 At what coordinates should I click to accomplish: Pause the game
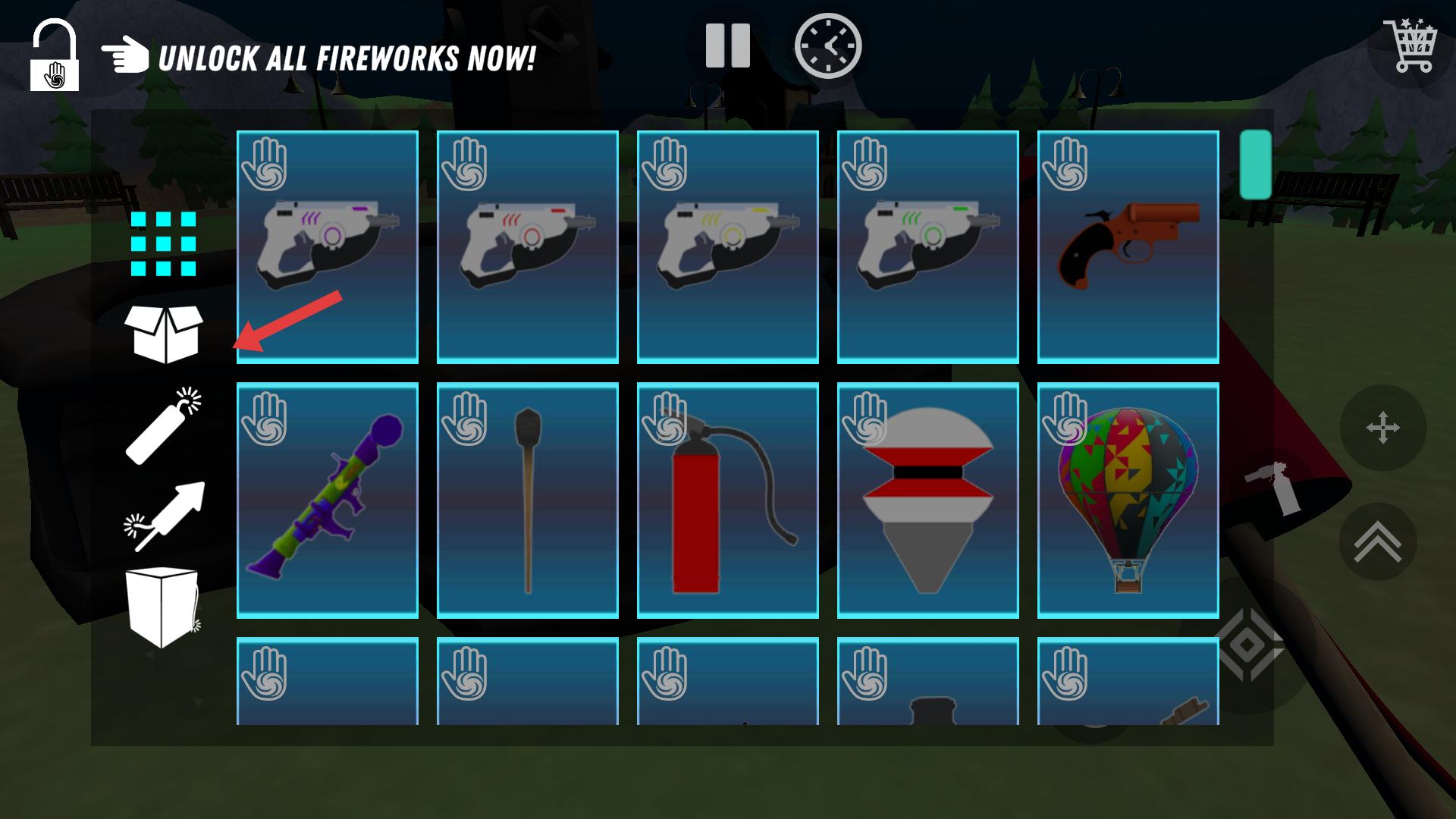pos(727,45)
